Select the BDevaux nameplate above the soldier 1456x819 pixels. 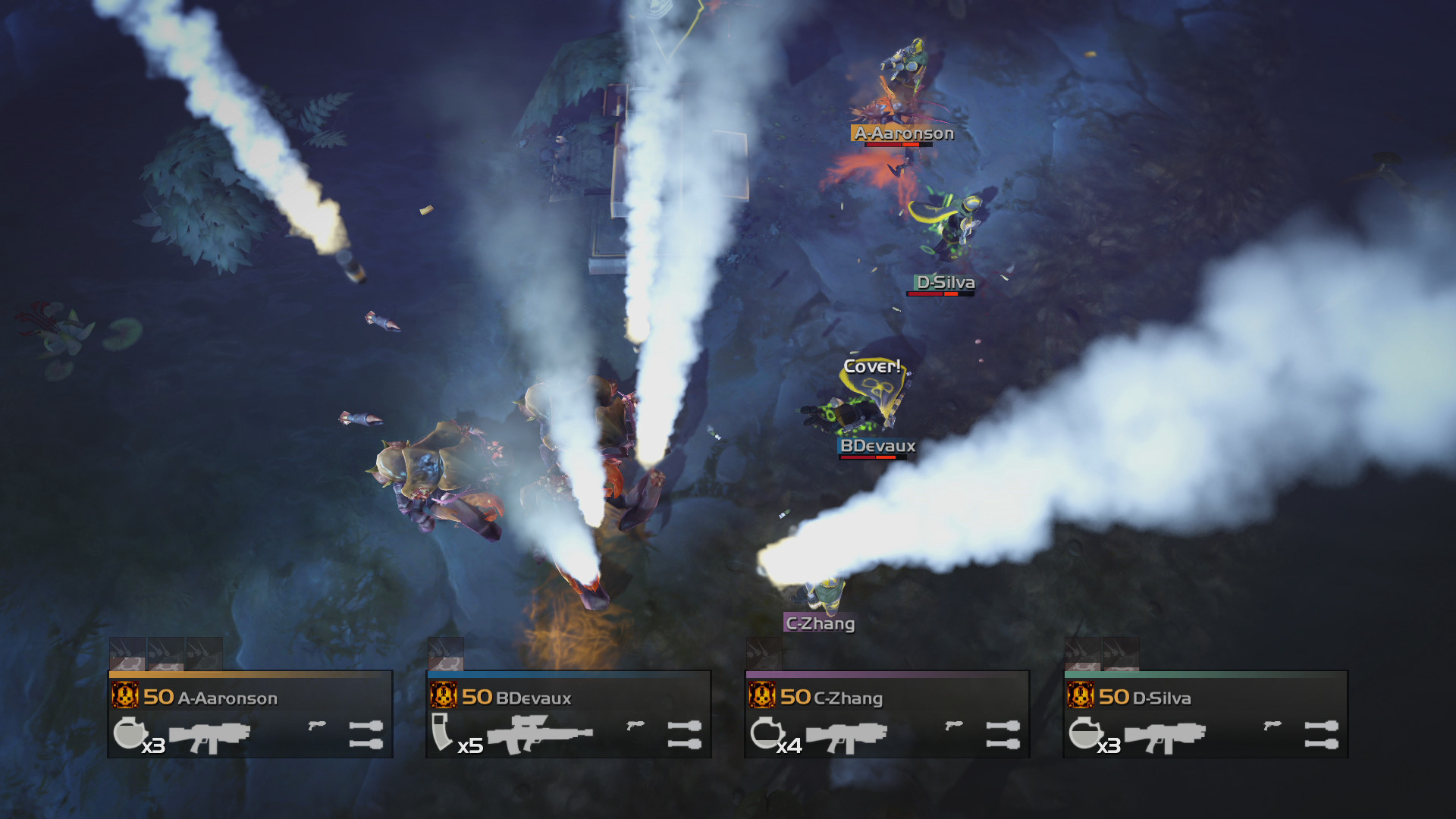point(876,446)
